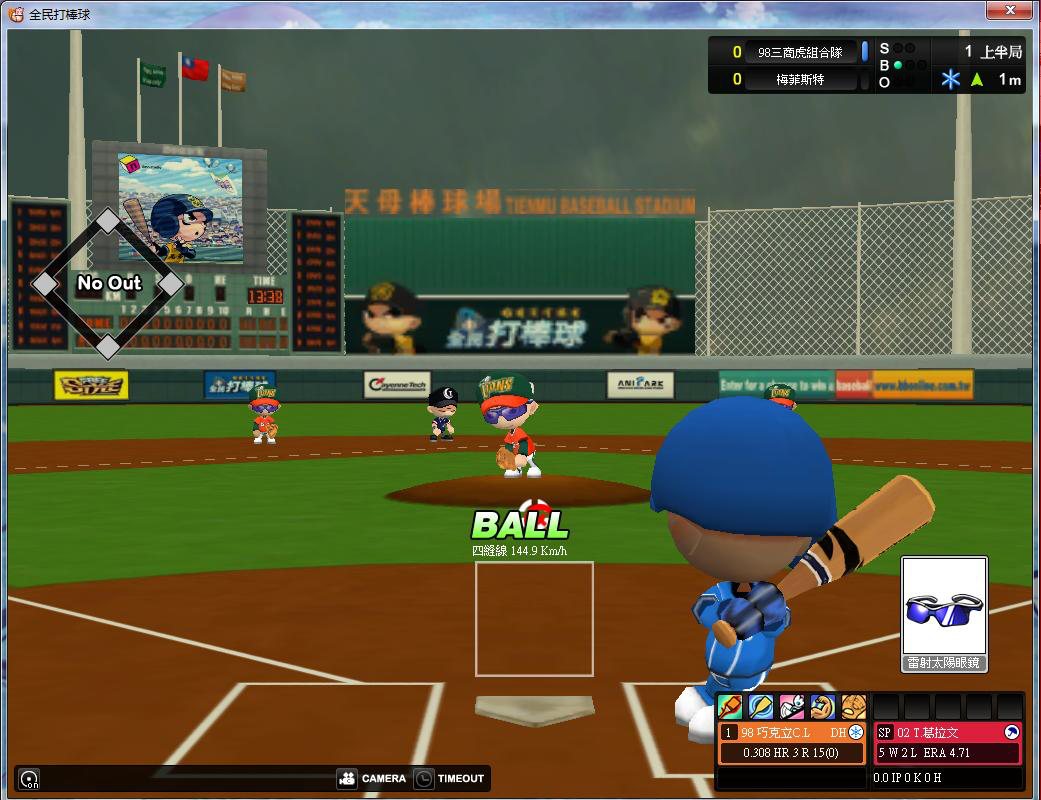Use the flexing arm skill icon

pyautogui.click(x=823, y=707)
